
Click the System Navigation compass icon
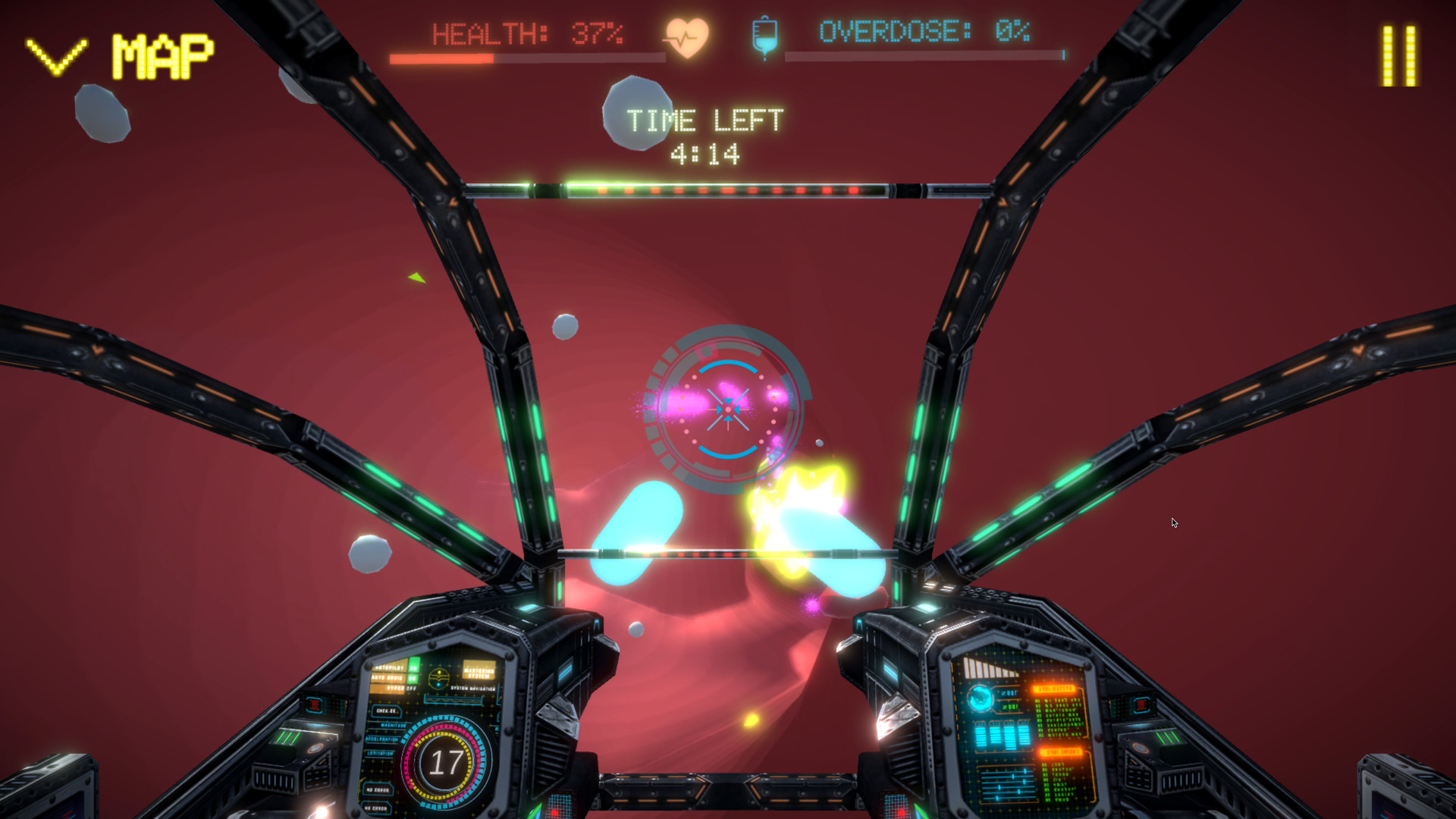pyautogui.click(x=438, y=677)
